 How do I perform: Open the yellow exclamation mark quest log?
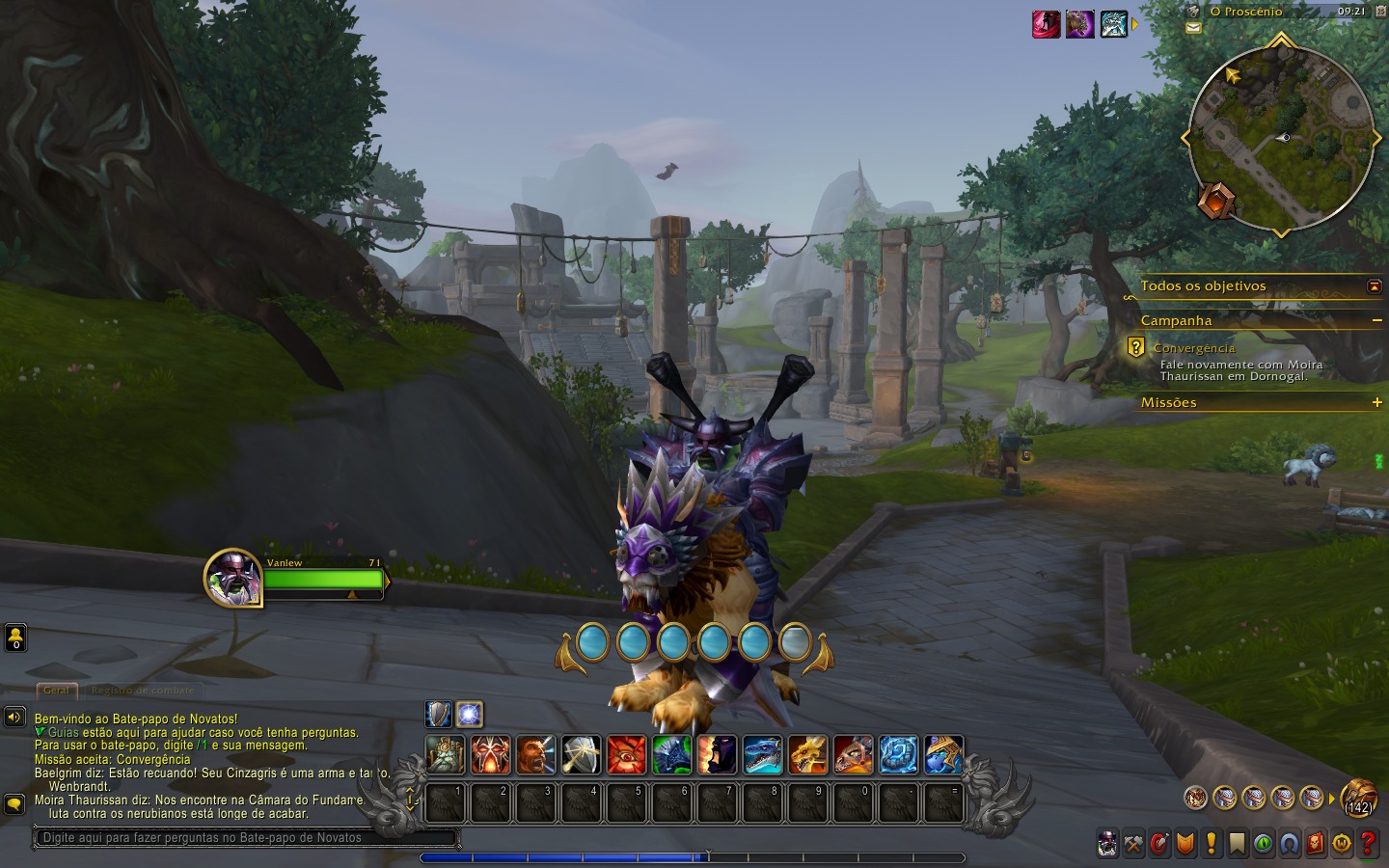pos(1212,844)
